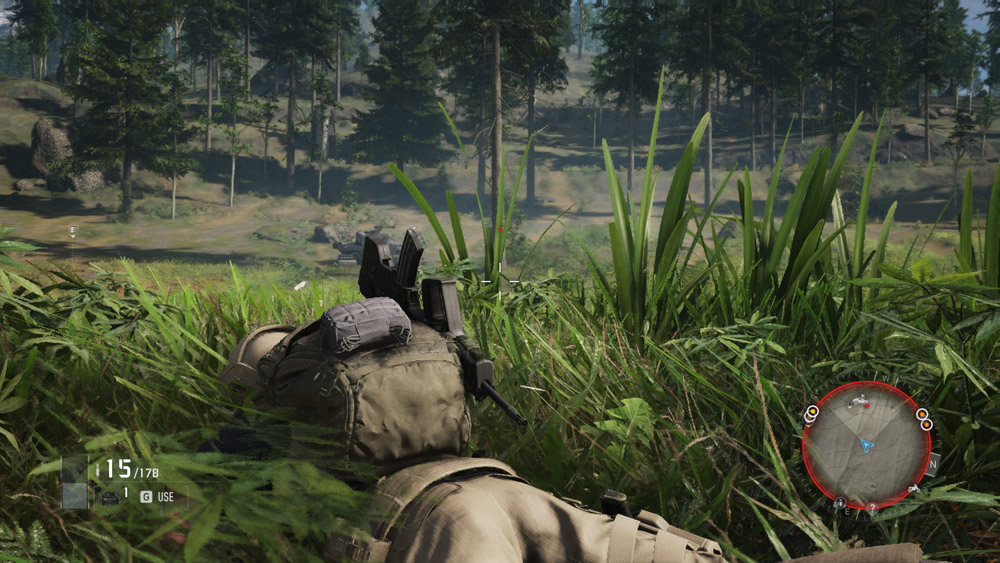Image resolution: width=1000 pixels, height=563 pixels.
Task: Select the question mark marker on minimap
Action: pos(872,507)
